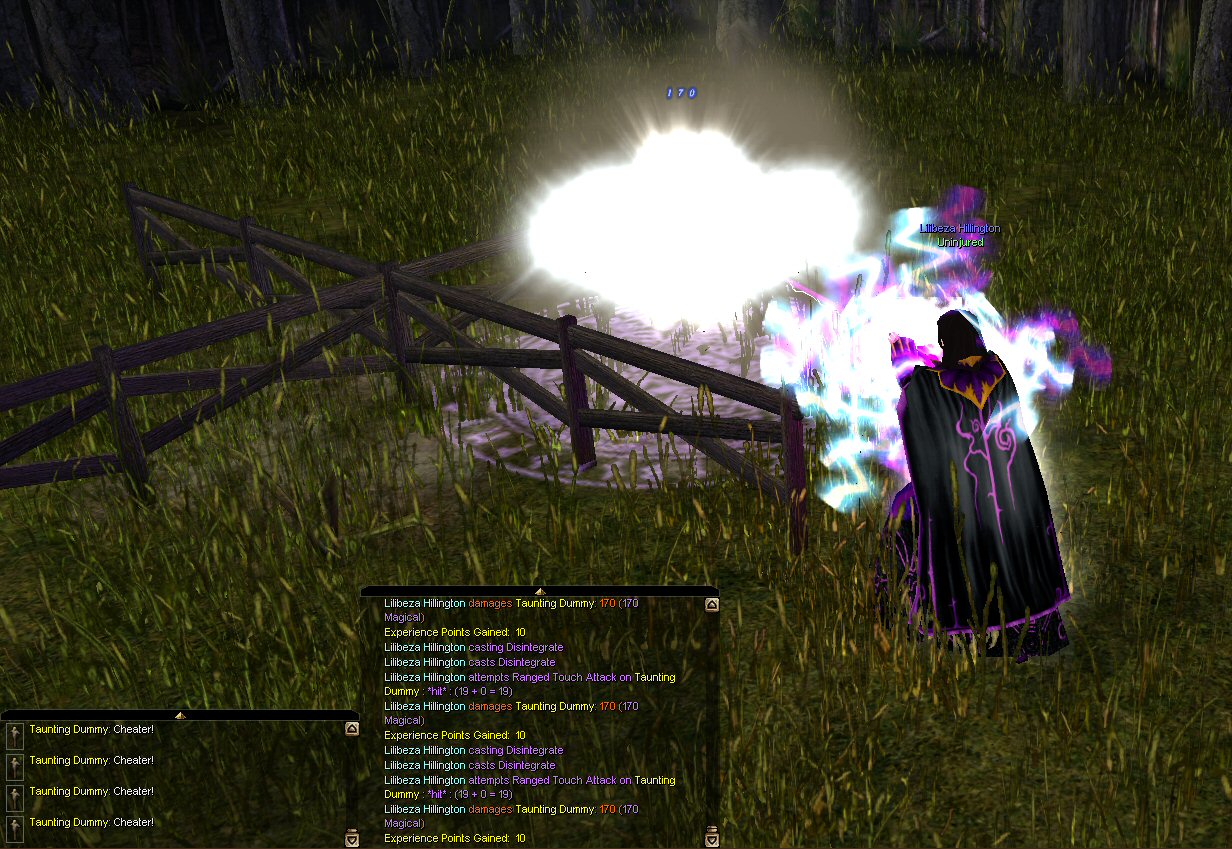Screen dimensions: 1232x849
Task: Click the chat window's scroll-up arrow
Action: 351,729
